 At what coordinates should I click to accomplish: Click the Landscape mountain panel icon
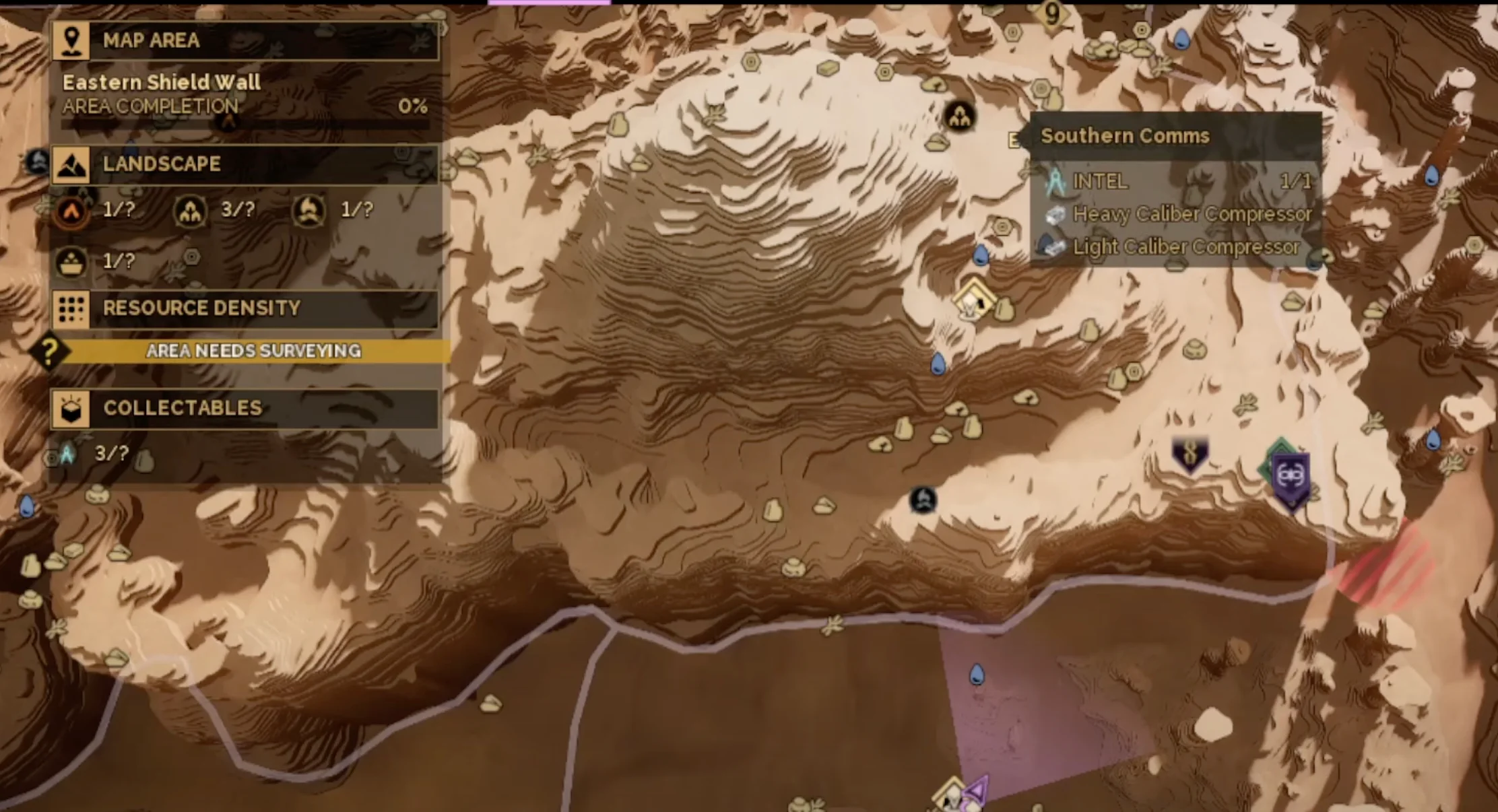[72, 164]
